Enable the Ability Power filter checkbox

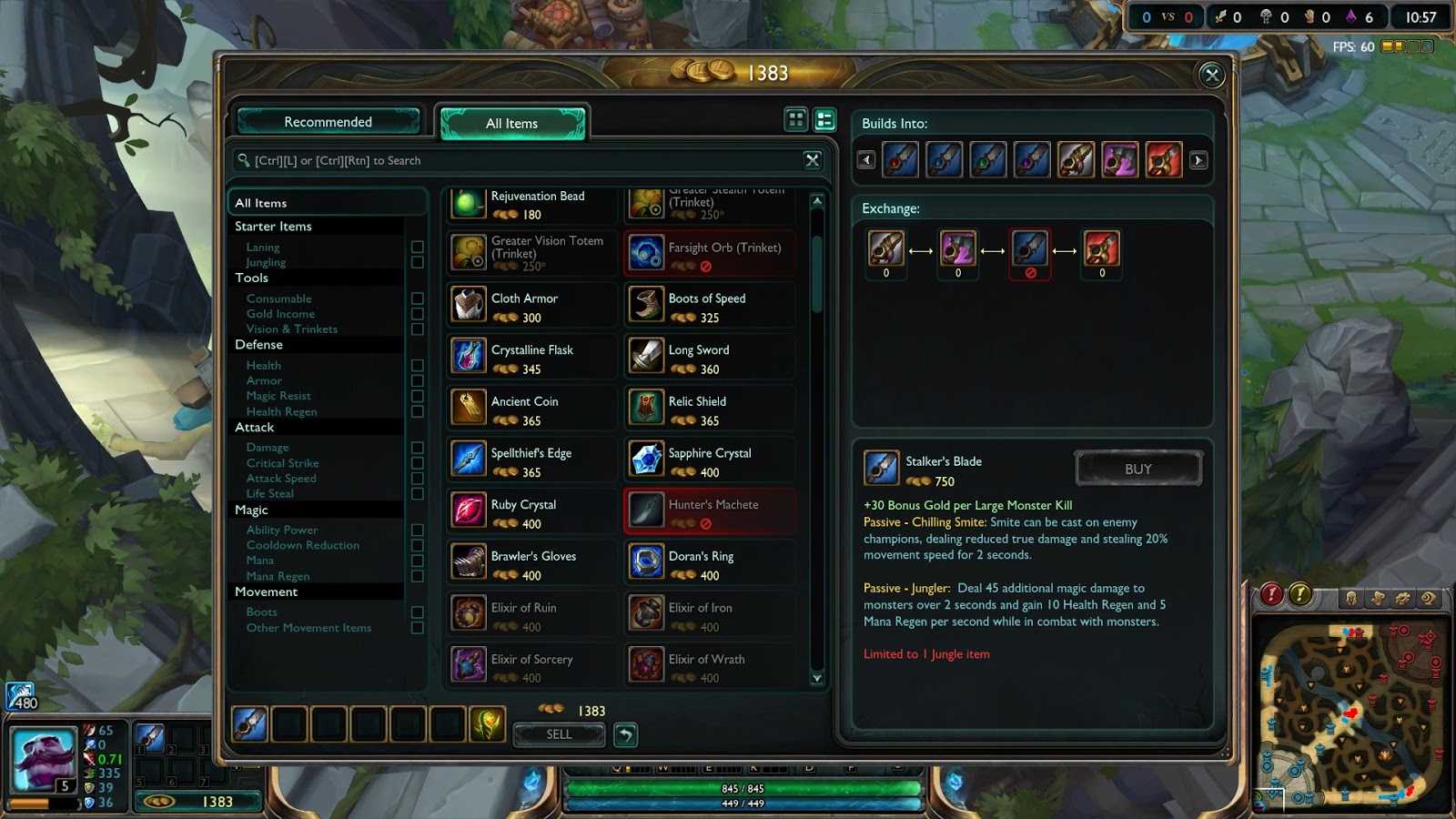(417, 530)
